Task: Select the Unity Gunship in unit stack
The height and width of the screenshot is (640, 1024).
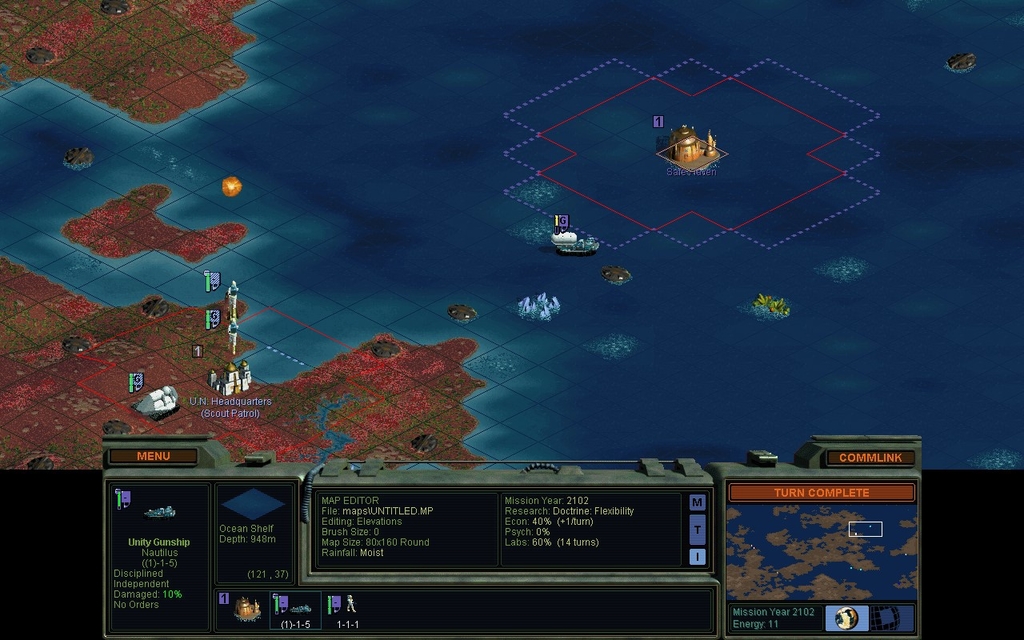Action: pyautogui.click(x=295, y=607)
